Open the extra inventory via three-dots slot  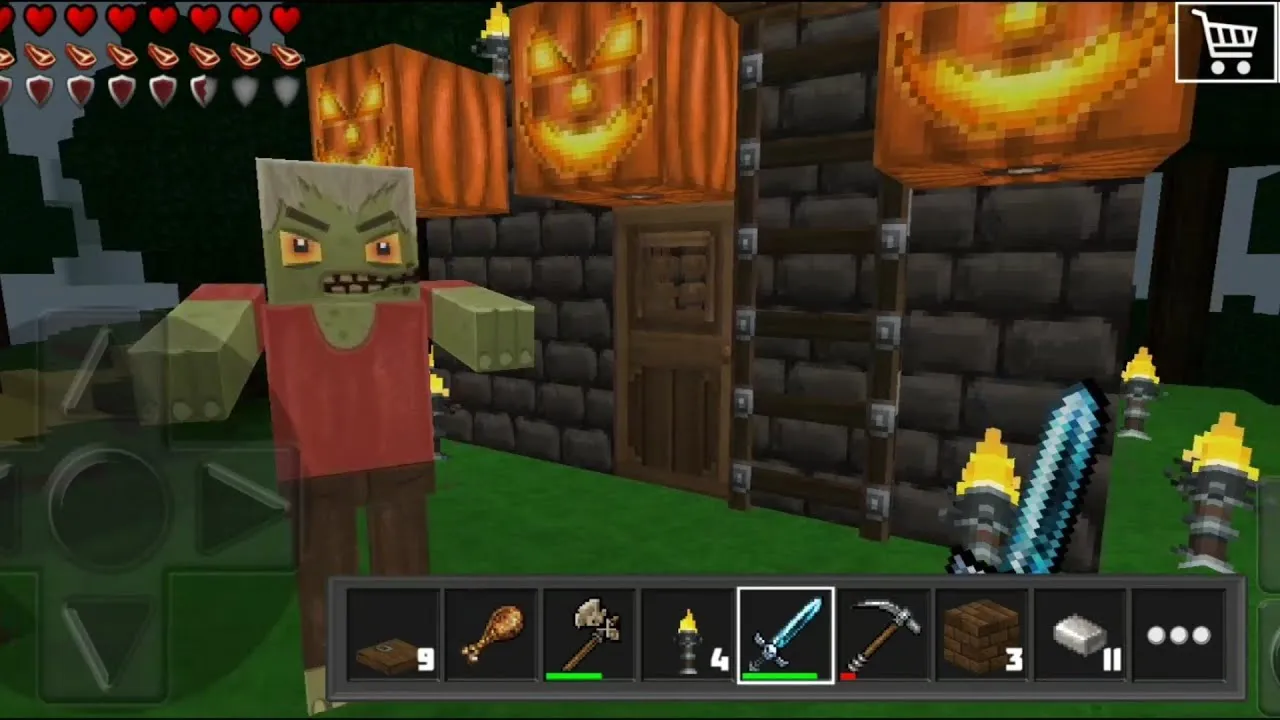[1178, 633]
